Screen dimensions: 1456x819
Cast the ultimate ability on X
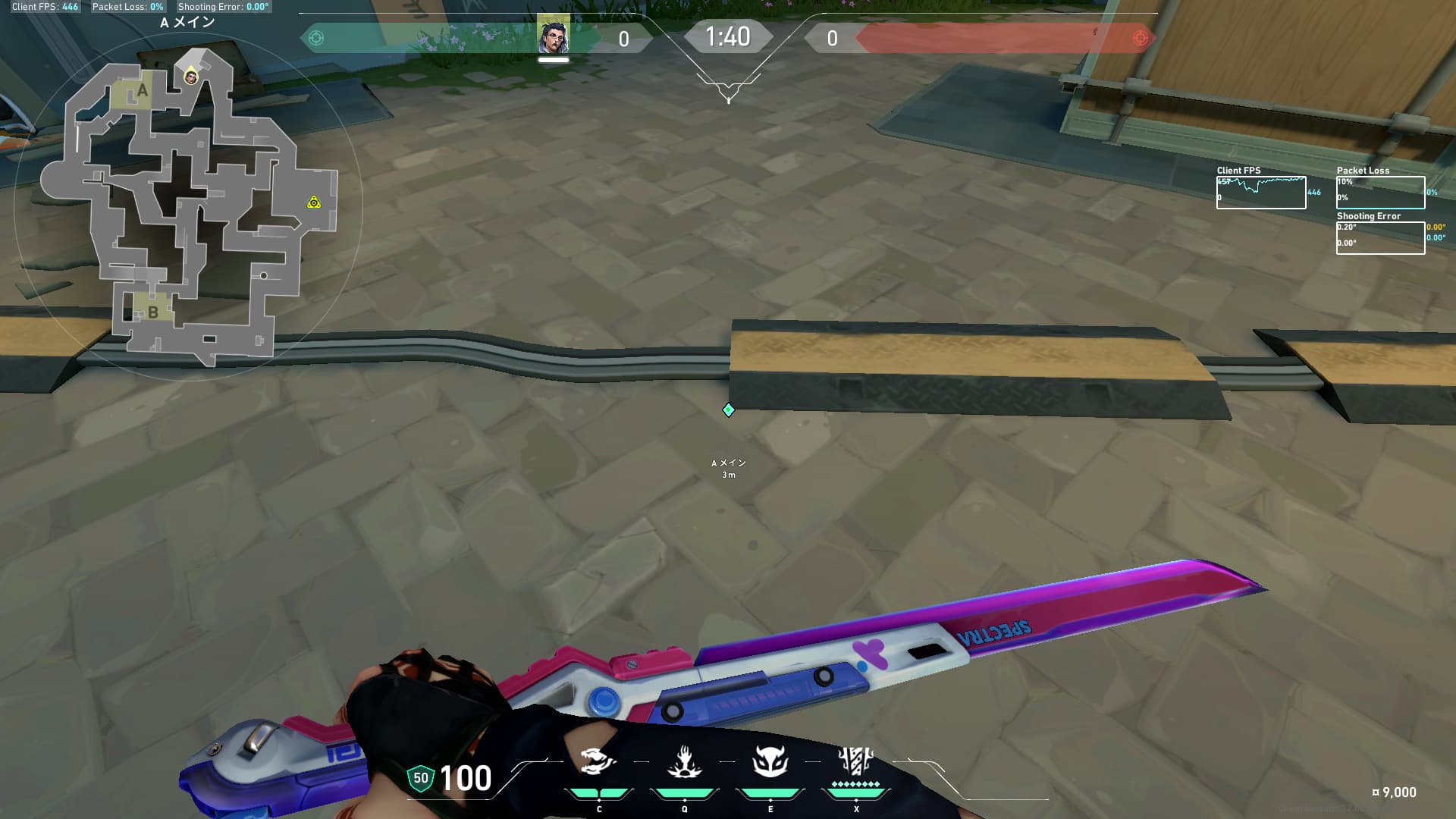pos(856,761)
